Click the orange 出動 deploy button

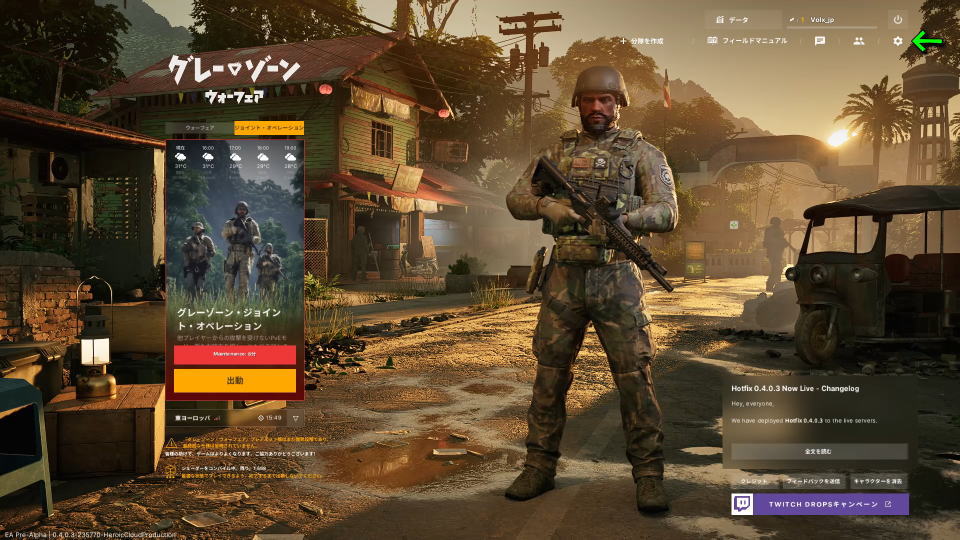click(x=234, y=381)
